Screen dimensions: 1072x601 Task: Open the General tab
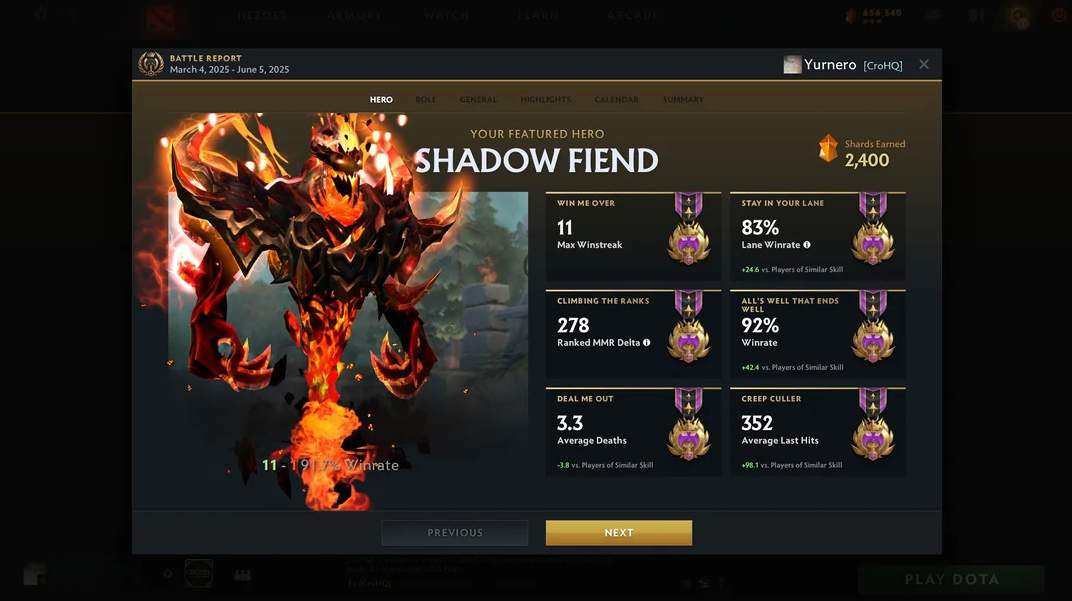click(478, 100)
